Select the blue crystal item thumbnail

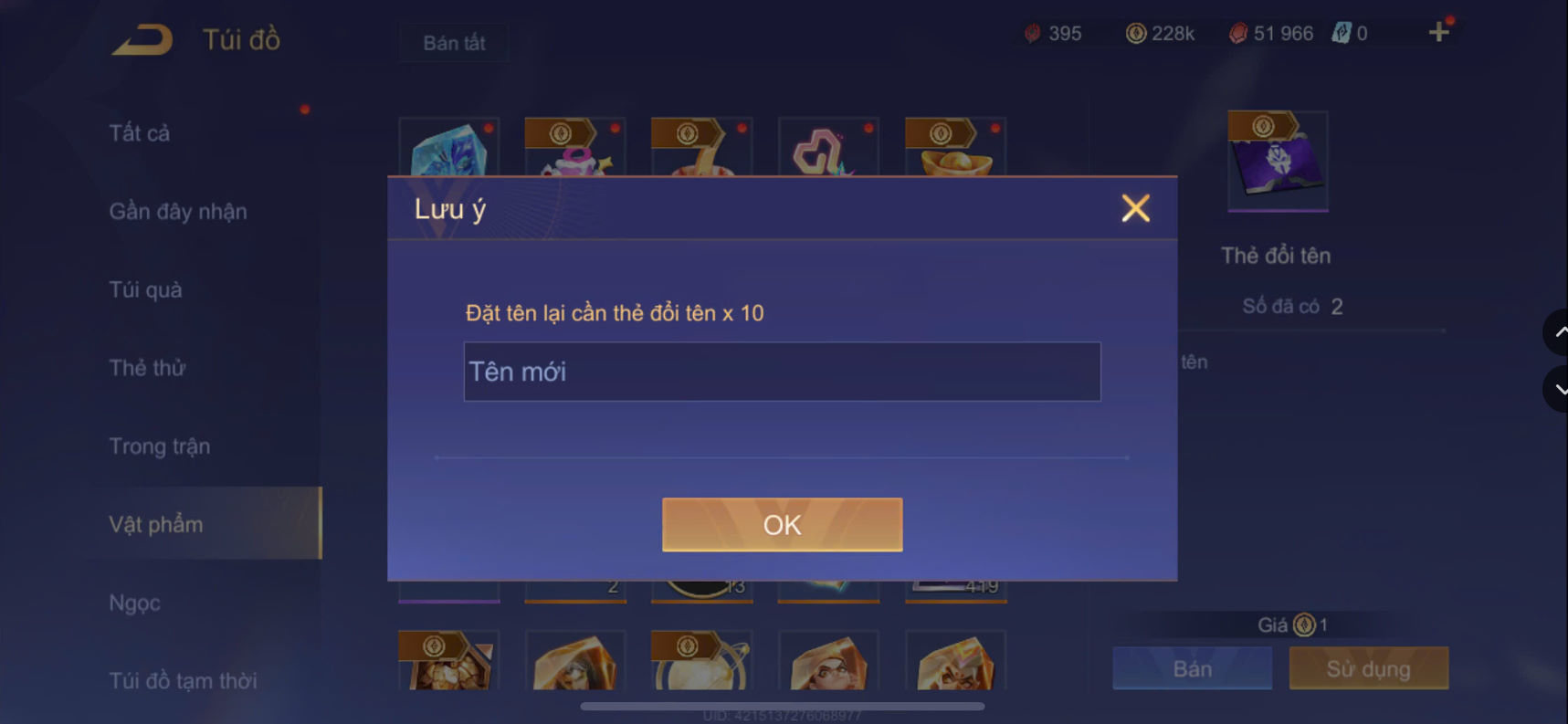(x=448, y=151)
